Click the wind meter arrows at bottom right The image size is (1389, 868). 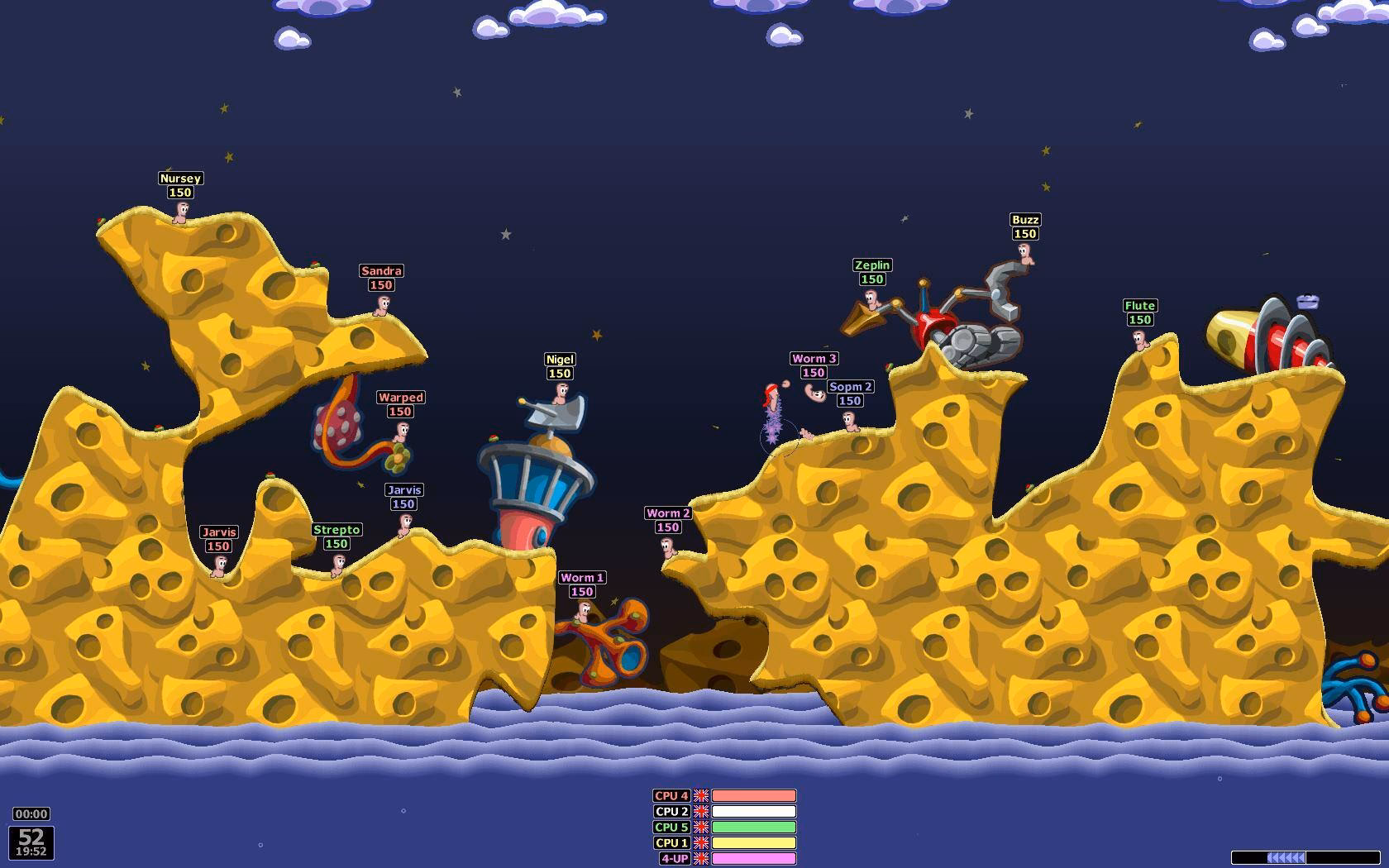tap(1285, 857)
